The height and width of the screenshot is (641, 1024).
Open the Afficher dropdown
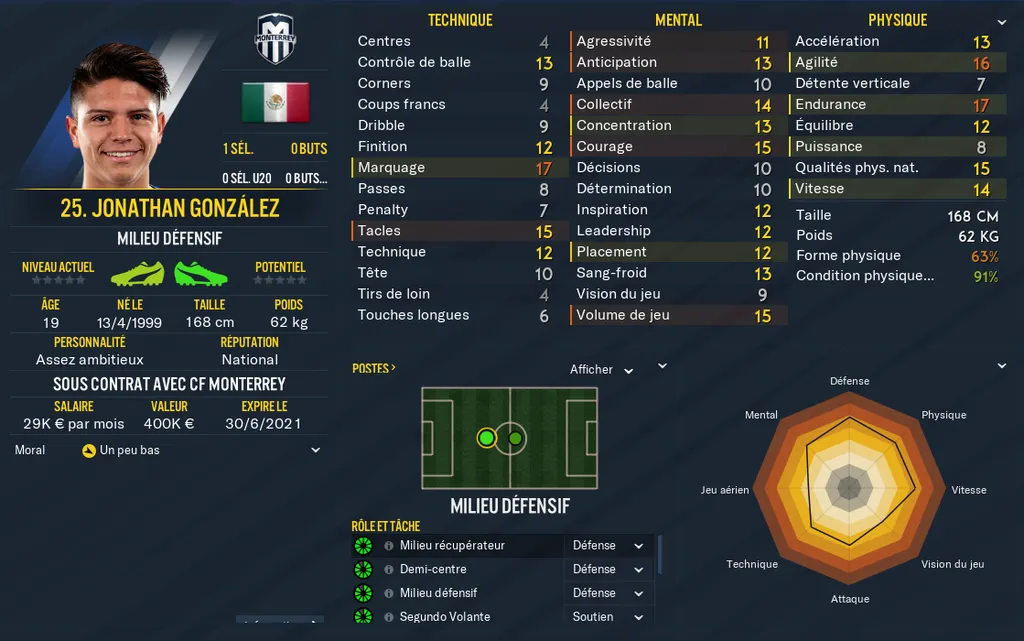pyautogui.click(x=601, y=370)
